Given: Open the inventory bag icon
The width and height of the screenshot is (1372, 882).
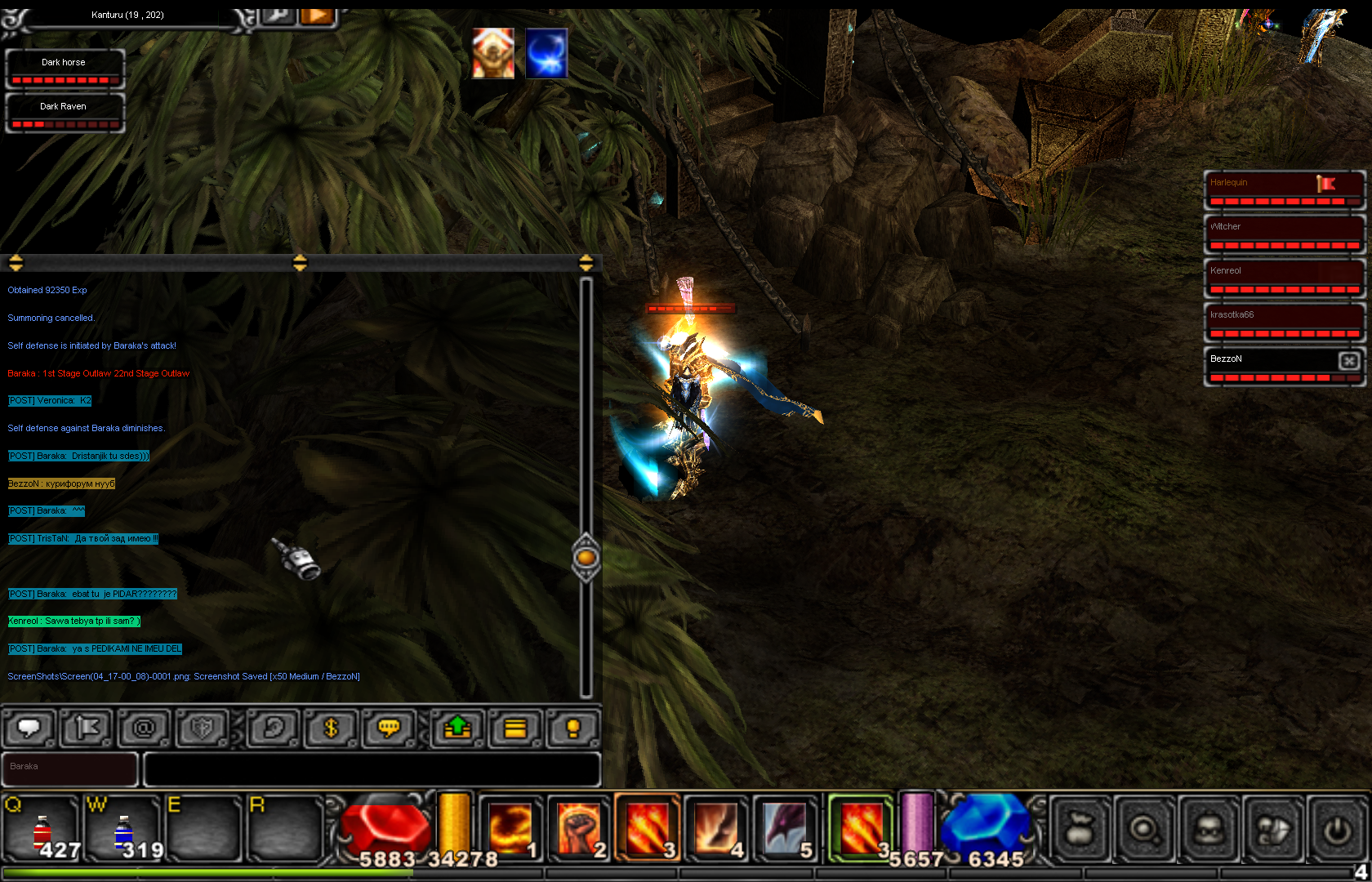Looking at the screenshot, I should (x=1080, y=830).
